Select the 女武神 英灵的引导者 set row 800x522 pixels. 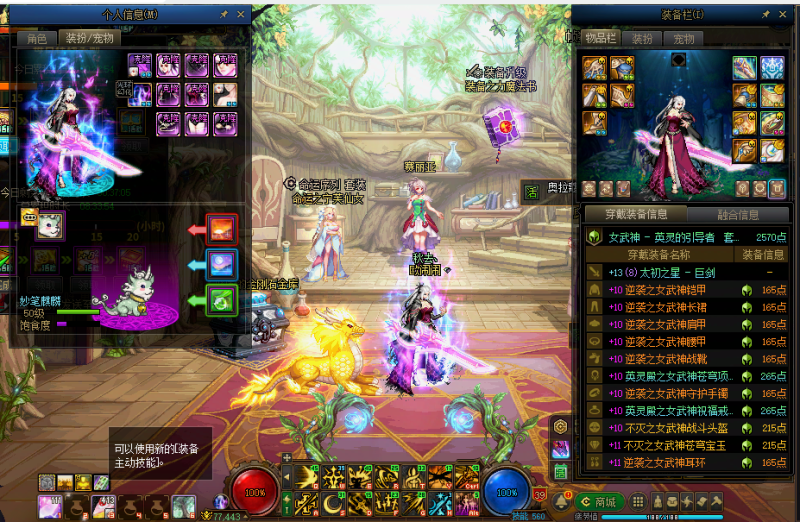click(x=680, y=238)
